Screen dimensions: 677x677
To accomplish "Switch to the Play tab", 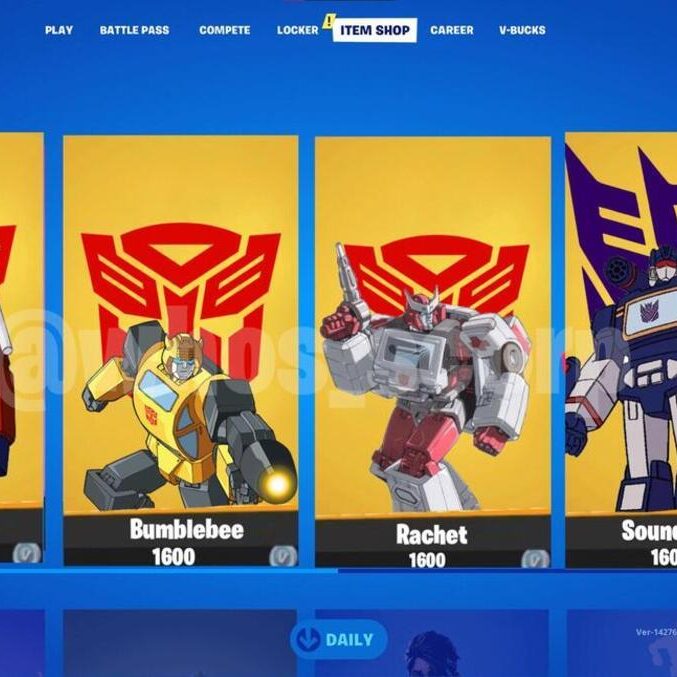I will point(59,30).
